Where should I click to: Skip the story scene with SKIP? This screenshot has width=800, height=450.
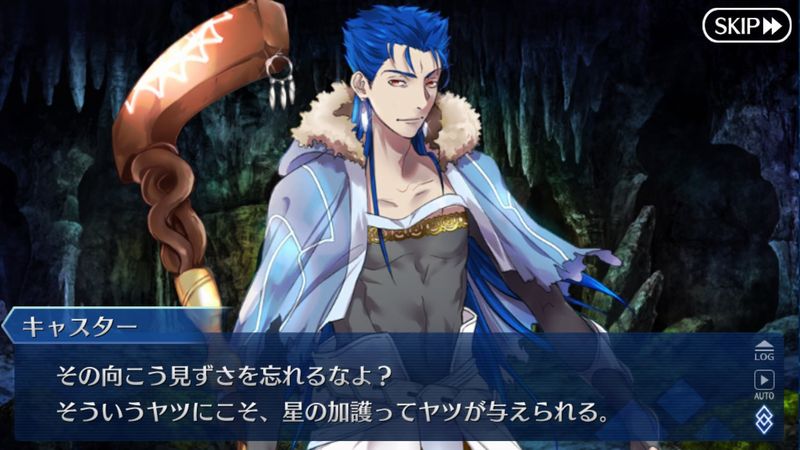coord(746,25)
